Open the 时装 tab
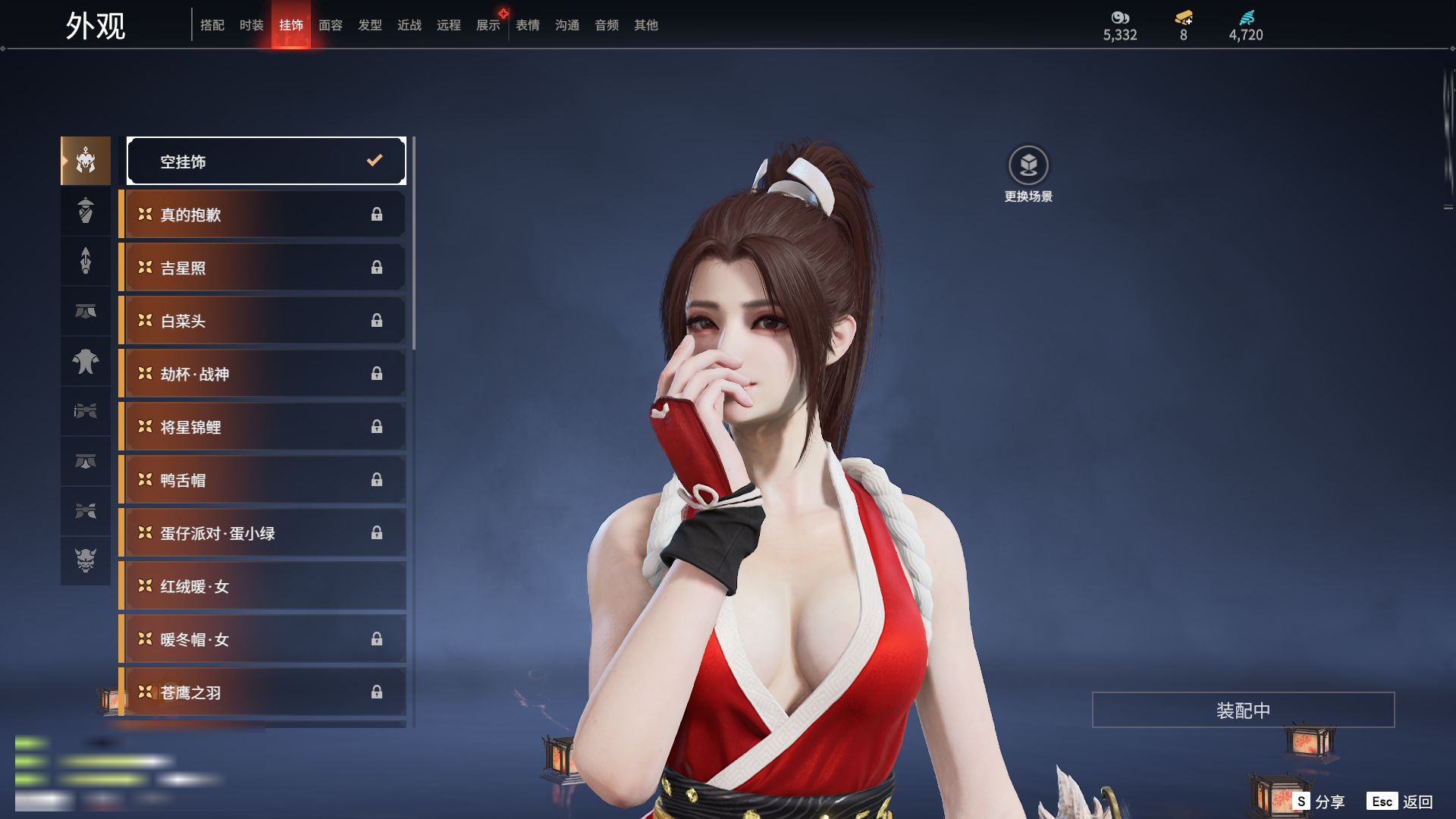Image resolution: width=1456 pixels, height=819 pixels. pos(251,25)
